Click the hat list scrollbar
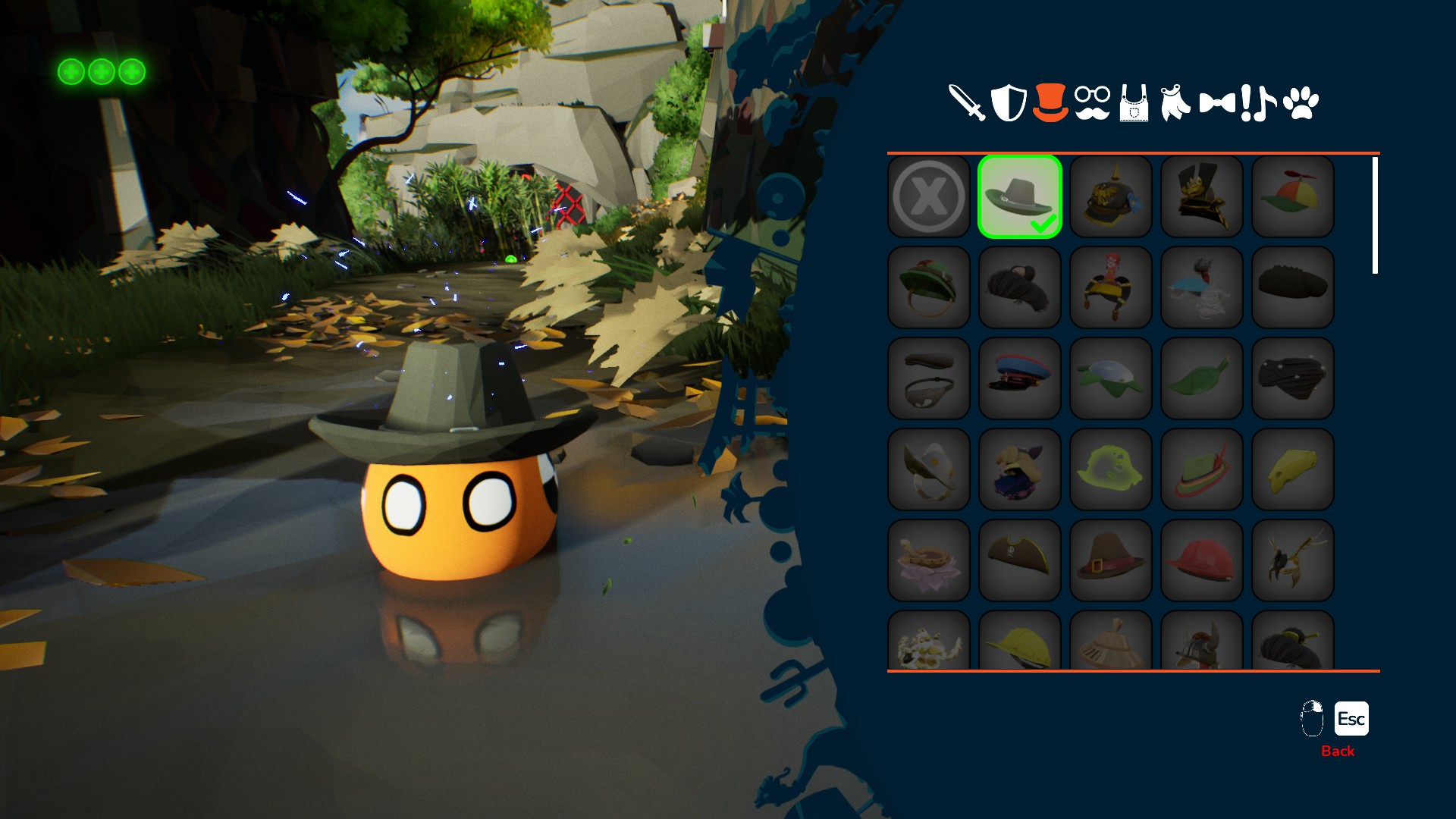Image resolution: width=1456 pixels, height=819 pixels. point(1375,215)
